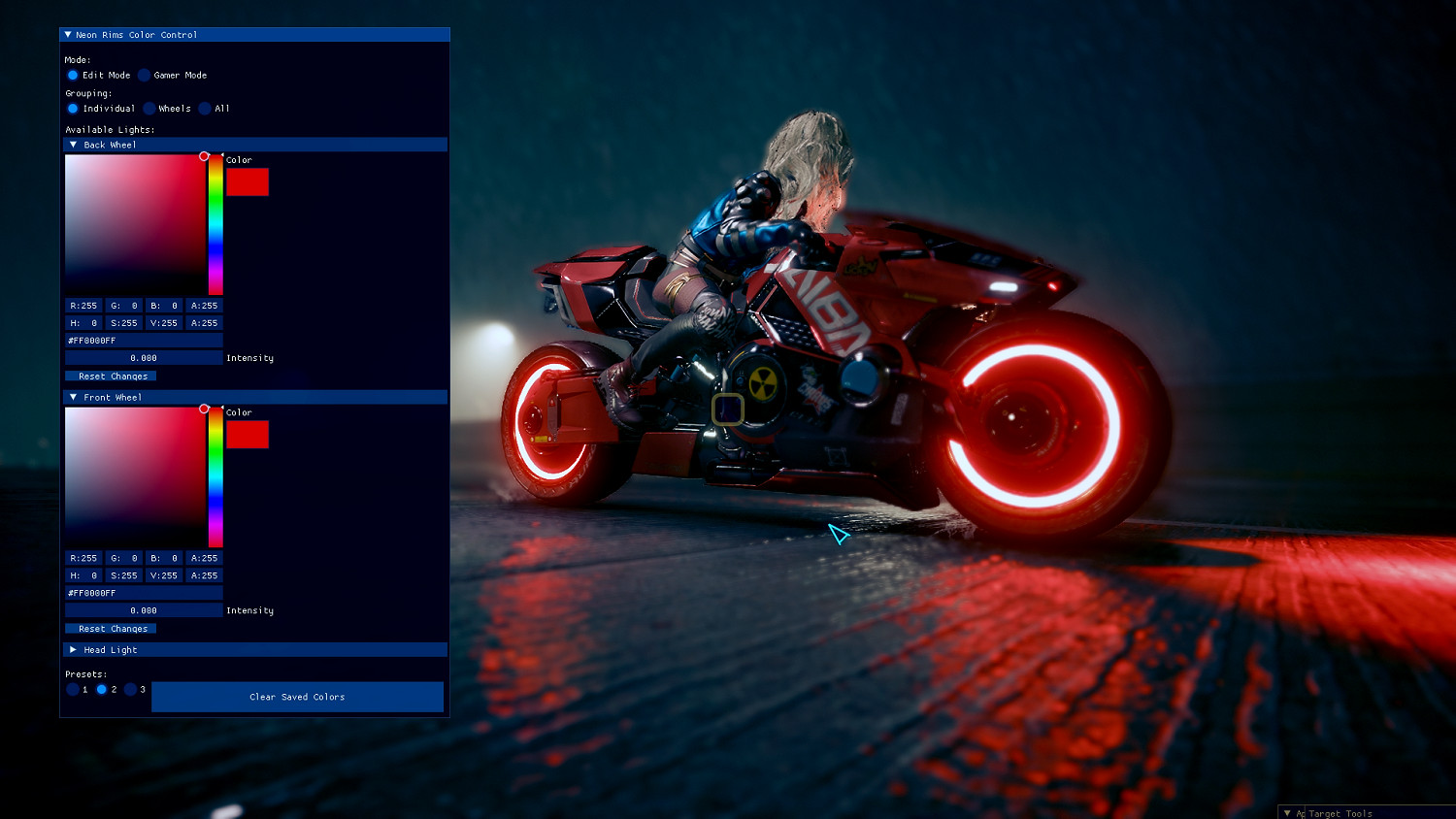1456x819 pixels.
Task: Click the disclosure triangle on Back Wheel header
Action: tap(73, 144)
